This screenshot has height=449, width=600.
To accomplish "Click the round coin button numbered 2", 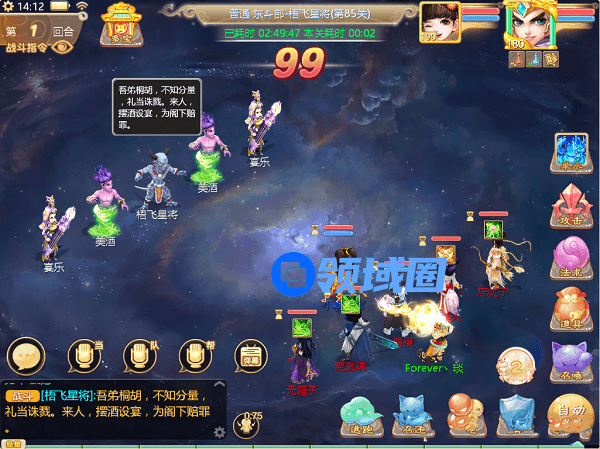I will pyautogui.click(x=516, y=366).
